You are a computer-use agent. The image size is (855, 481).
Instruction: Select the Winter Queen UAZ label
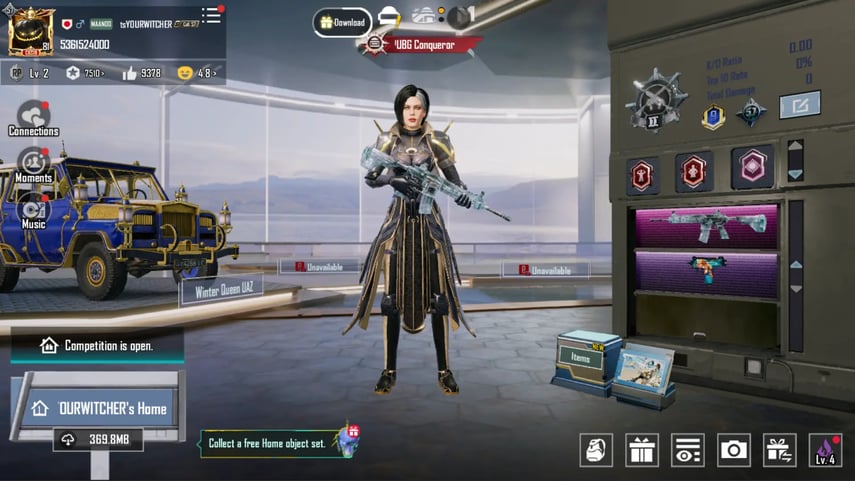coord(221,292)
